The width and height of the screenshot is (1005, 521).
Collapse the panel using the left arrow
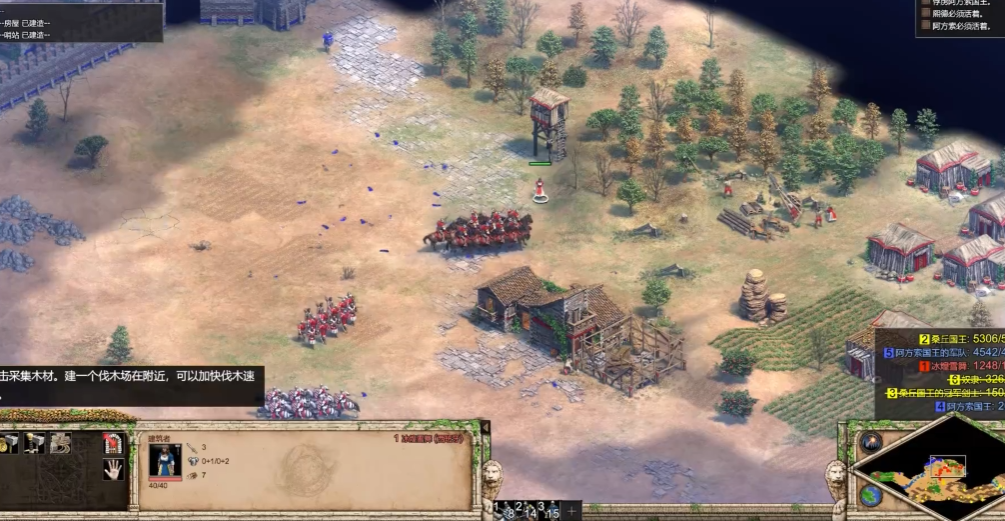(486, 428)
